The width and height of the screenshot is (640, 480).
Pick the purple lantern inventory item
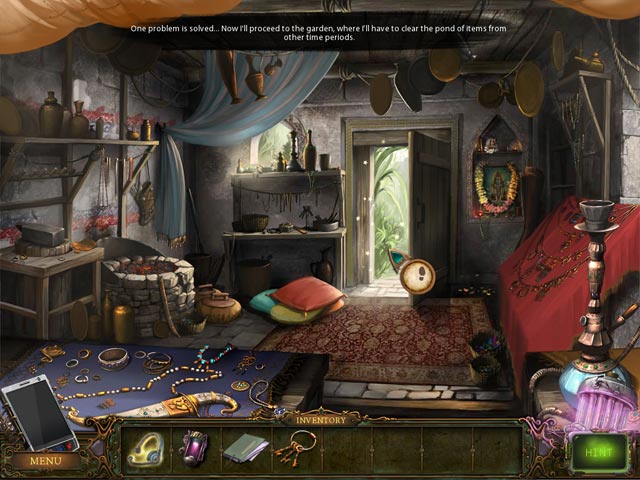click(193, 447)
